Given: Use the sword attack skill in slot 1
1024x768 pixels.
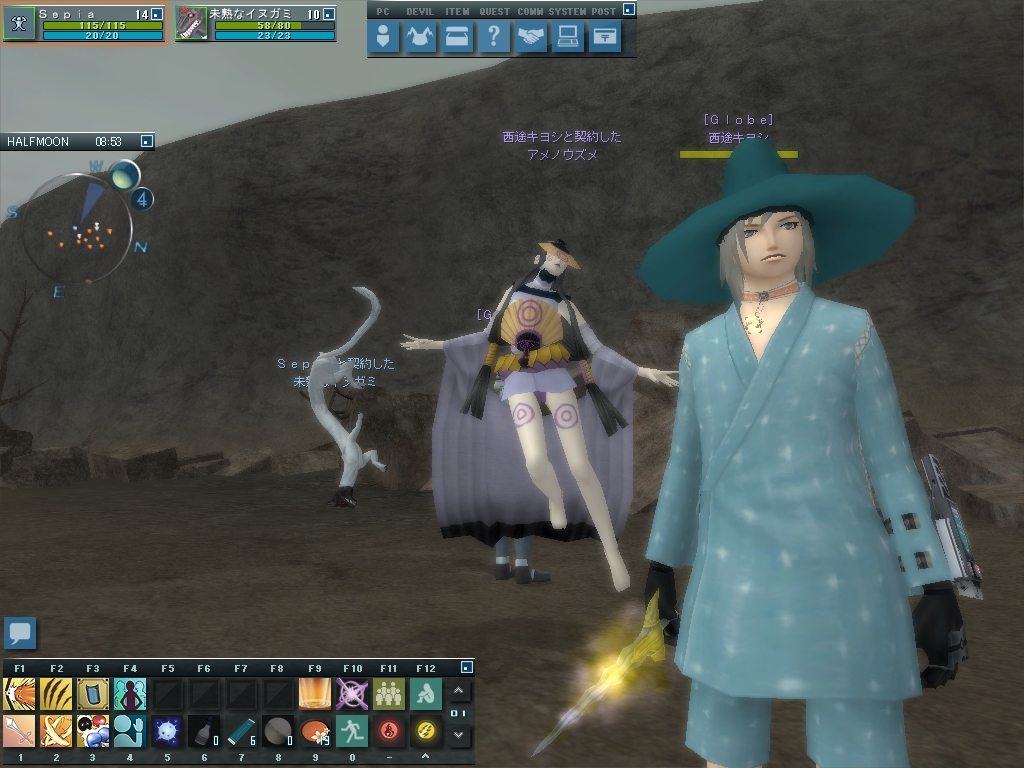Looking at the screenshot, I should pyautogui.click(x=19, y=731).
